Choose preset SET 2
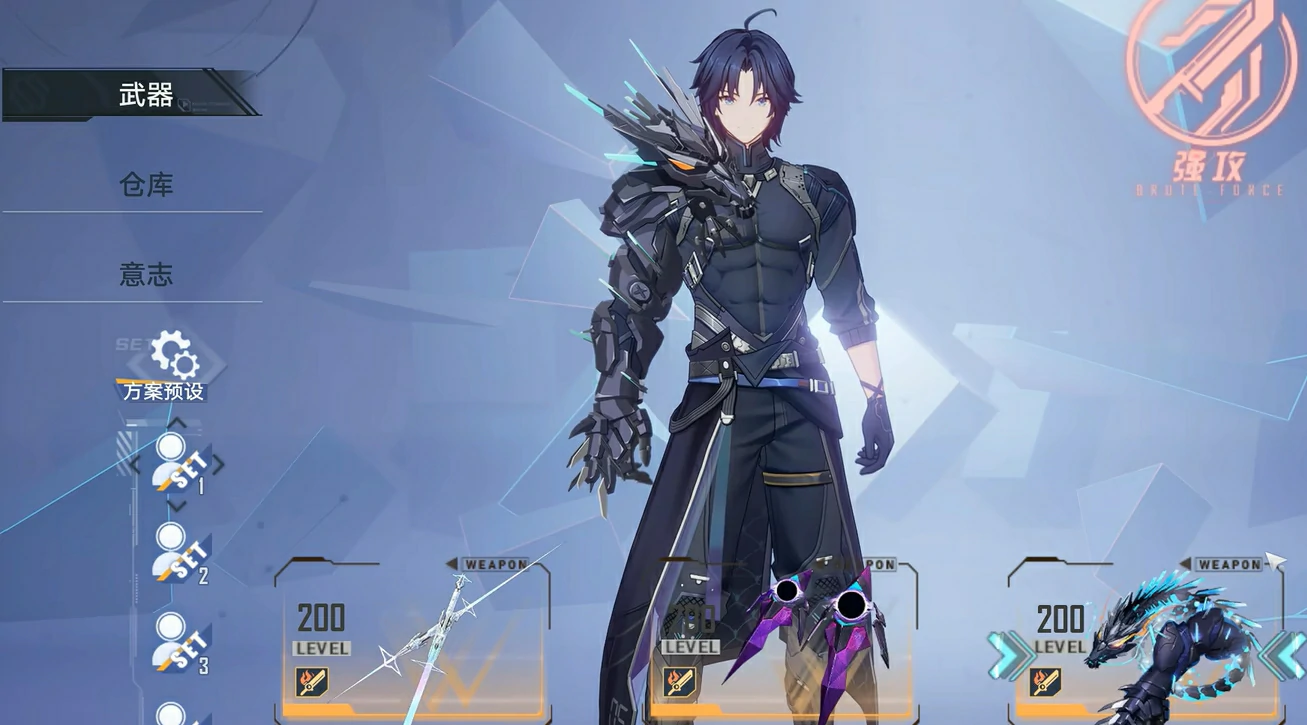1307x725 pixels. [x=180, y=553]
